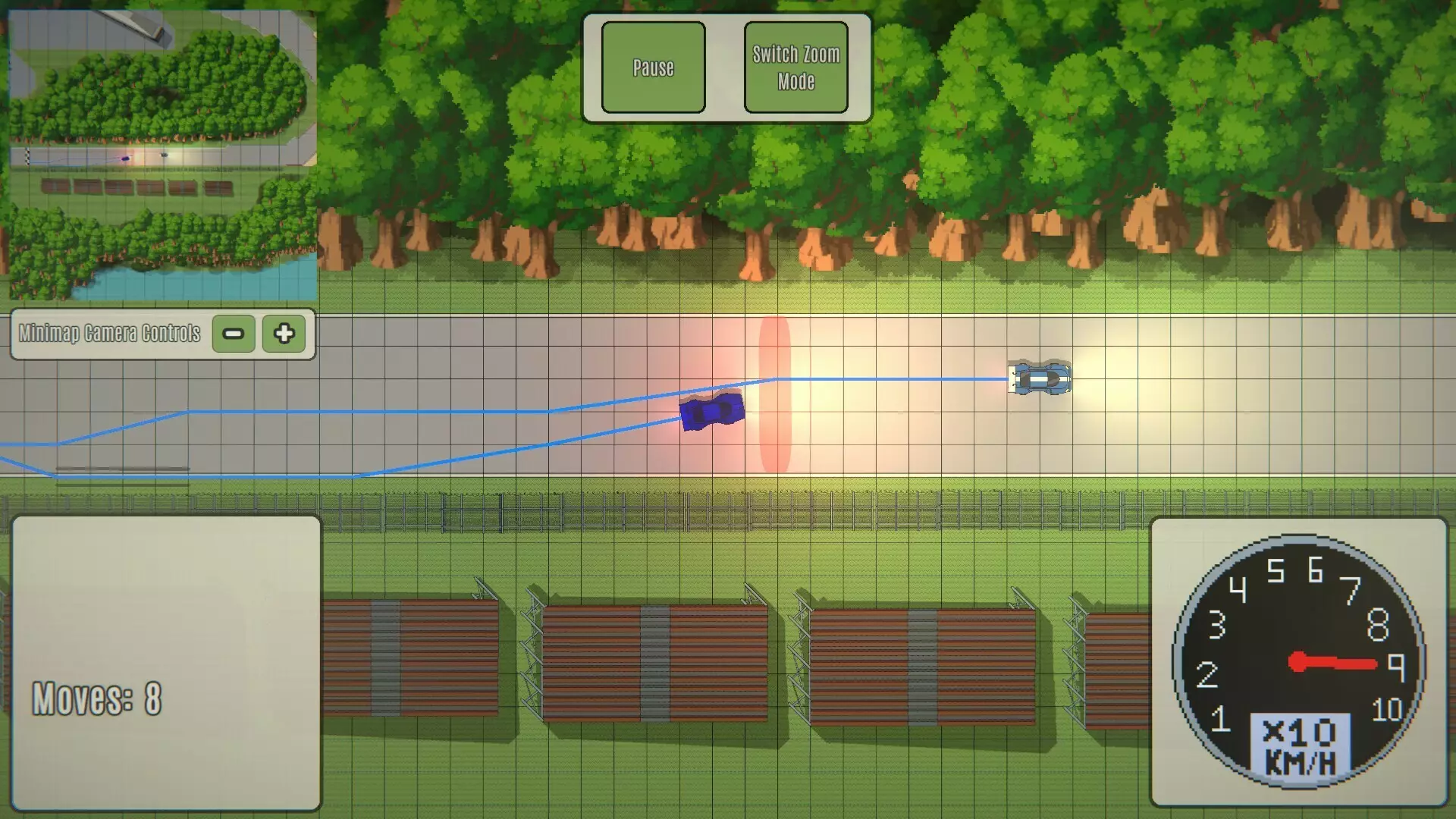Click the minimap zoom out minus icon
Image resolution: width=1456 pixels, height=819 pixels.
pyautogui.click(x=233, y=334)
